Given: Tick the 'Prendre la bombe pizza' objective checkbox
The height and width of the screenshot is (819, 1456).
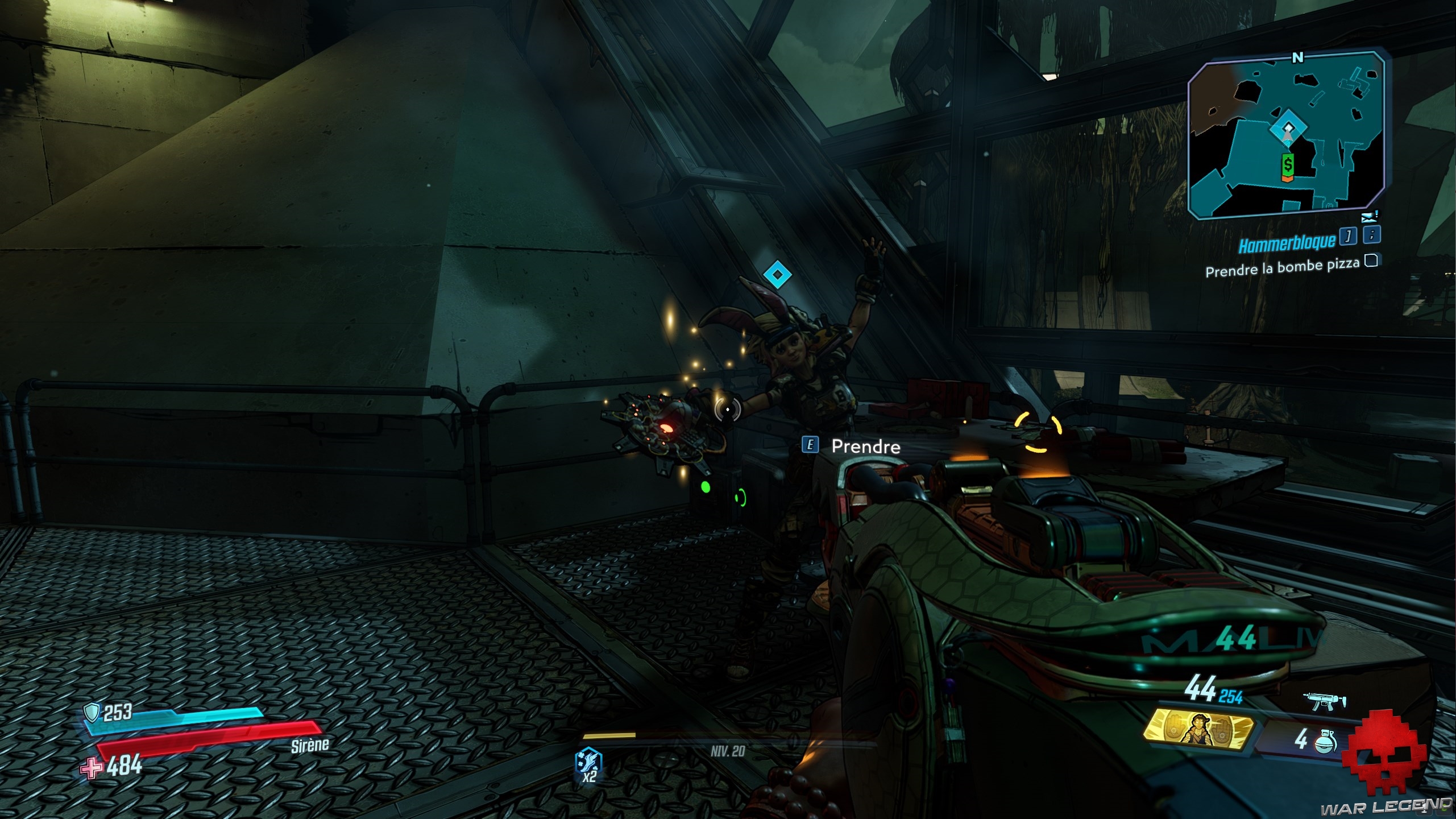Looking at the screenshot, I should pos(1371,261).
